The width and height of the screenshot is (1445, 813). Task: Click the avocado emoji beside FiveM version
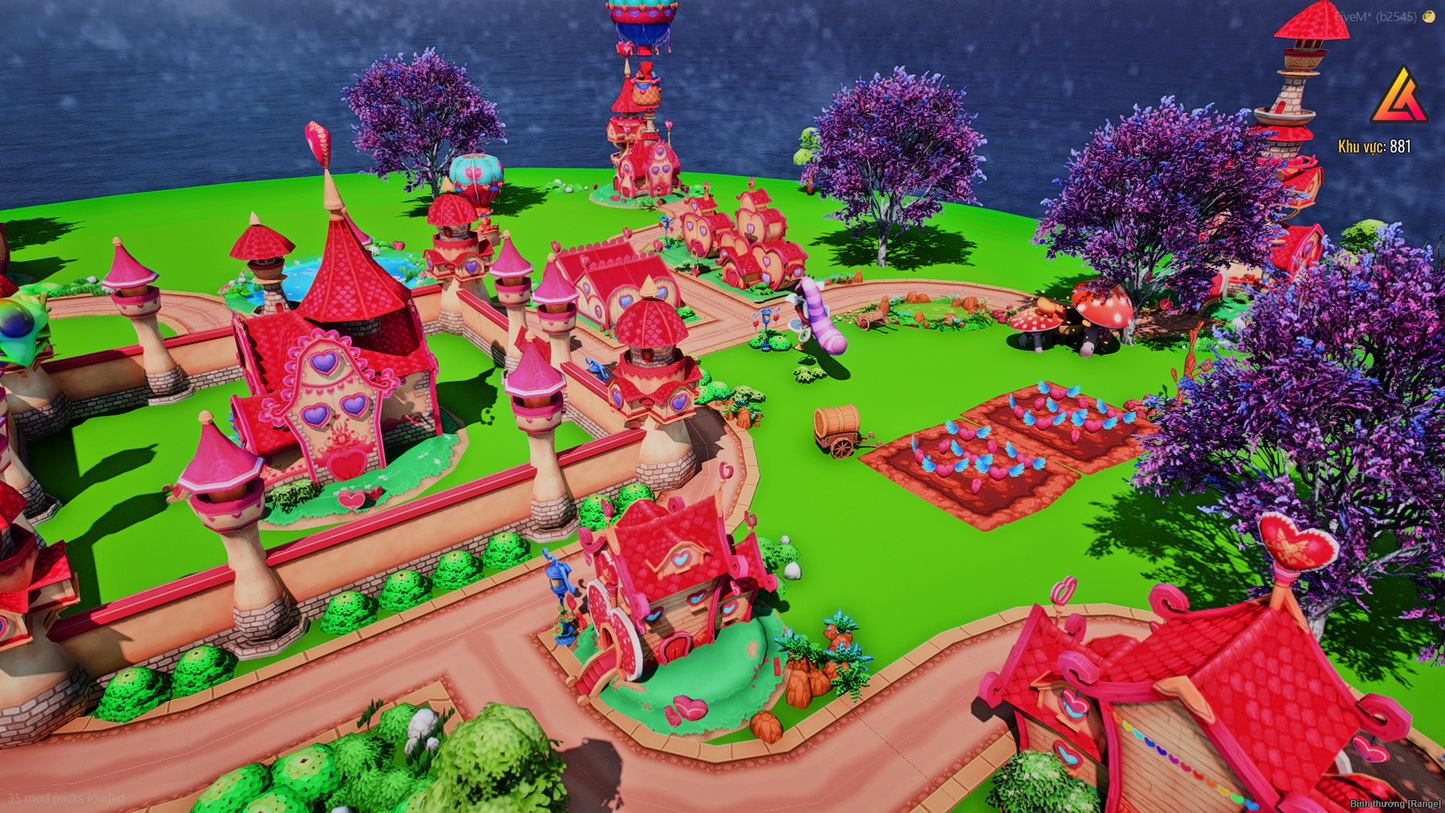click(x=1428, y=16)
